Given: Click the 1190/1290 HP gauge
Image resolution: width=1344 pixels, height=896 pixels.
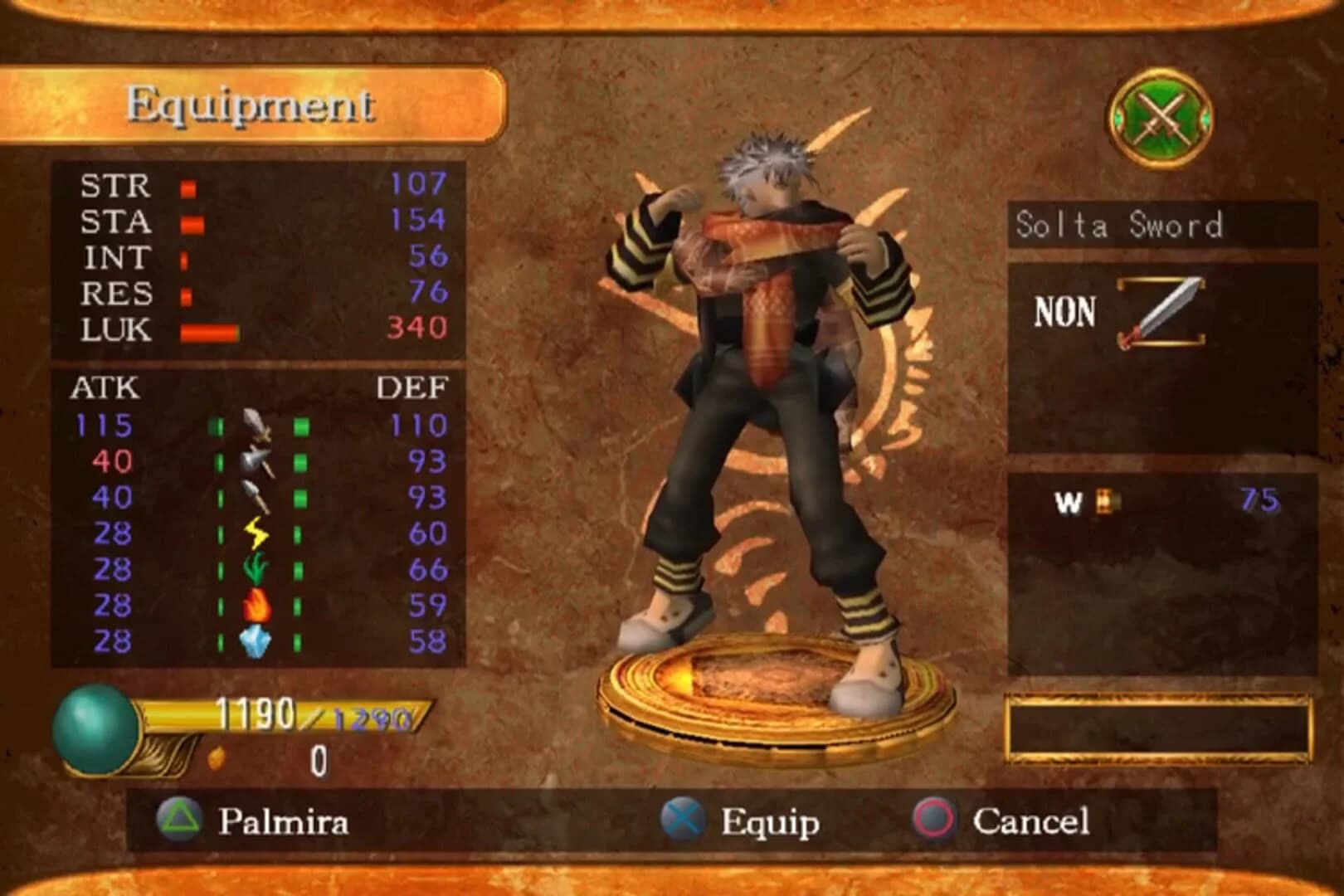Looking at the screenshot, I should pos(309,712).
